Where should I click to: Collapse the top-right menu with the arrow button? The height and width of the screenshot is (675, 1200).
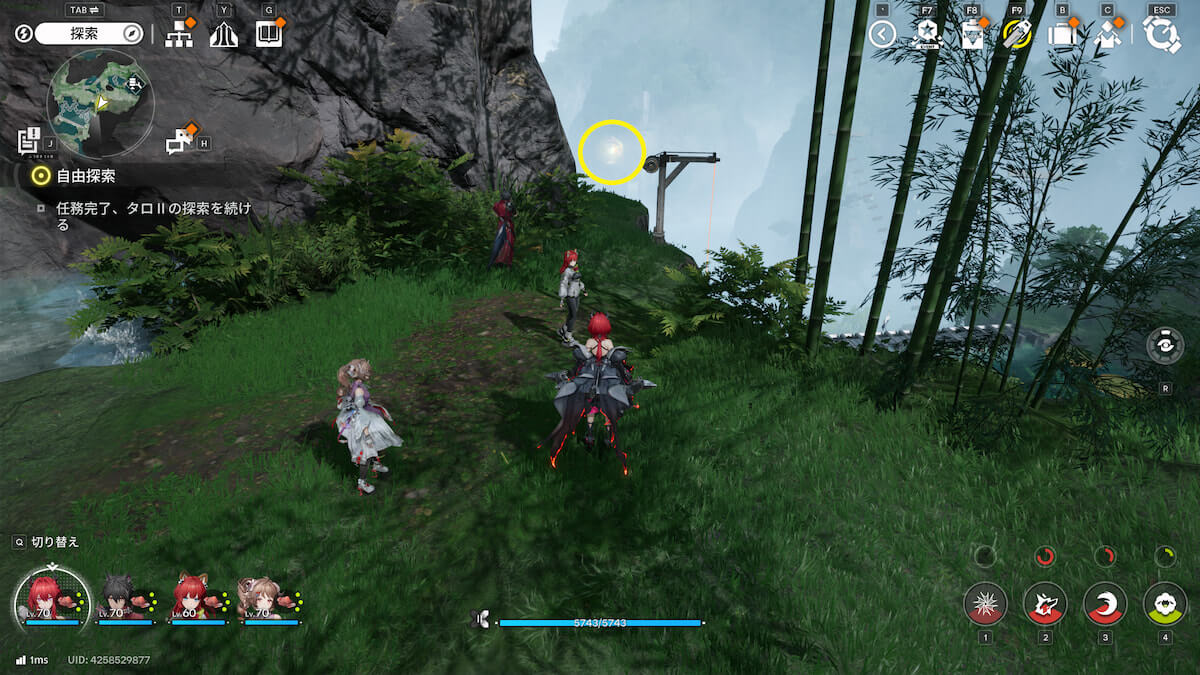881,35
